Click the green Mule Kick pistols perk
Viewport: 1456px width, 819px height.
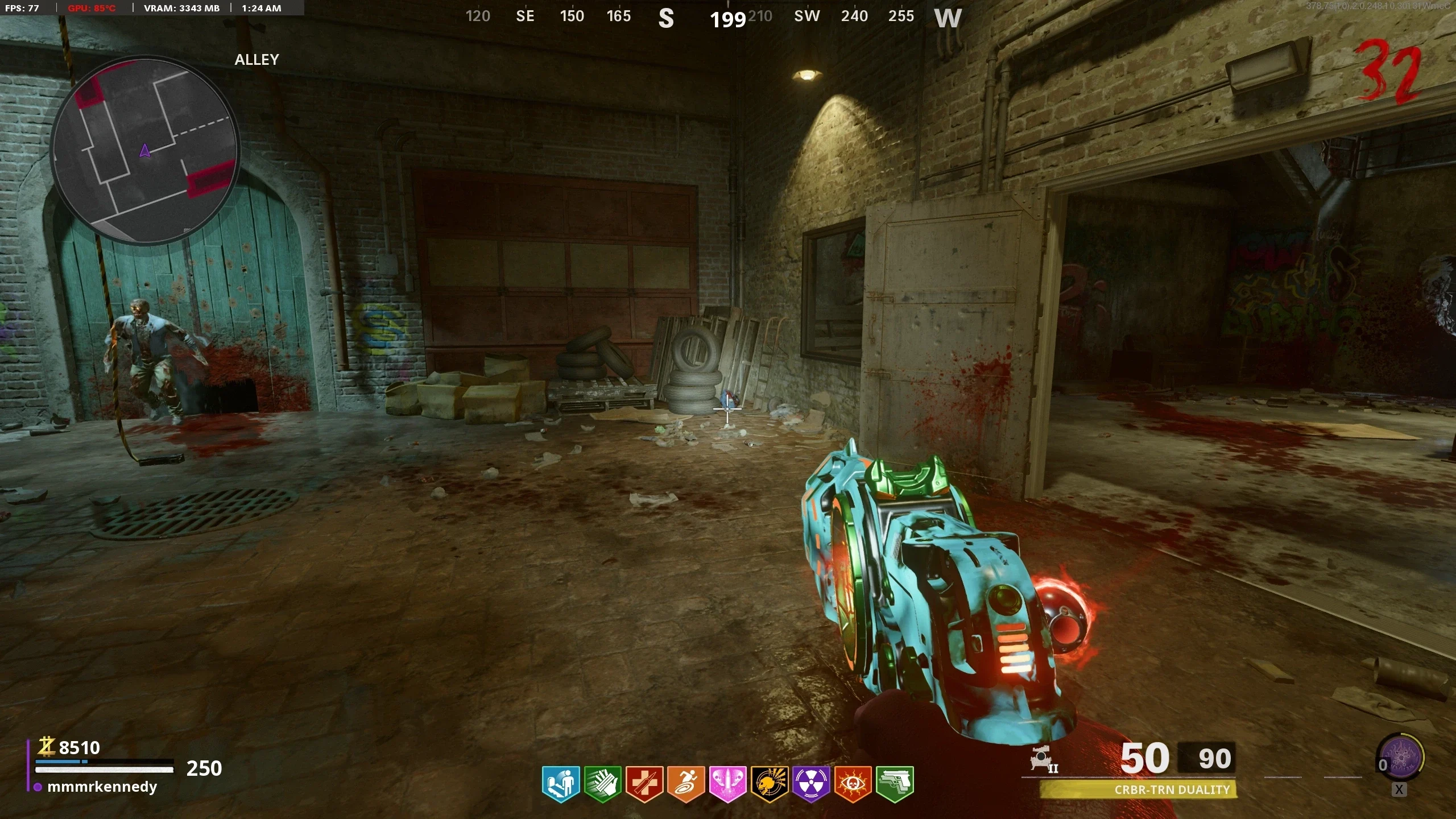(895, 784)
